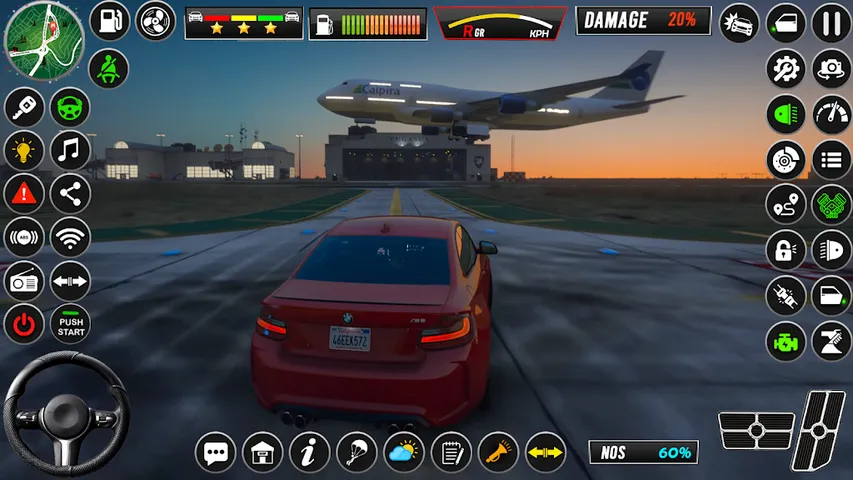Pause the game with the pause button
The width and height of the screenshot is (853, 480).
[831, 22]
